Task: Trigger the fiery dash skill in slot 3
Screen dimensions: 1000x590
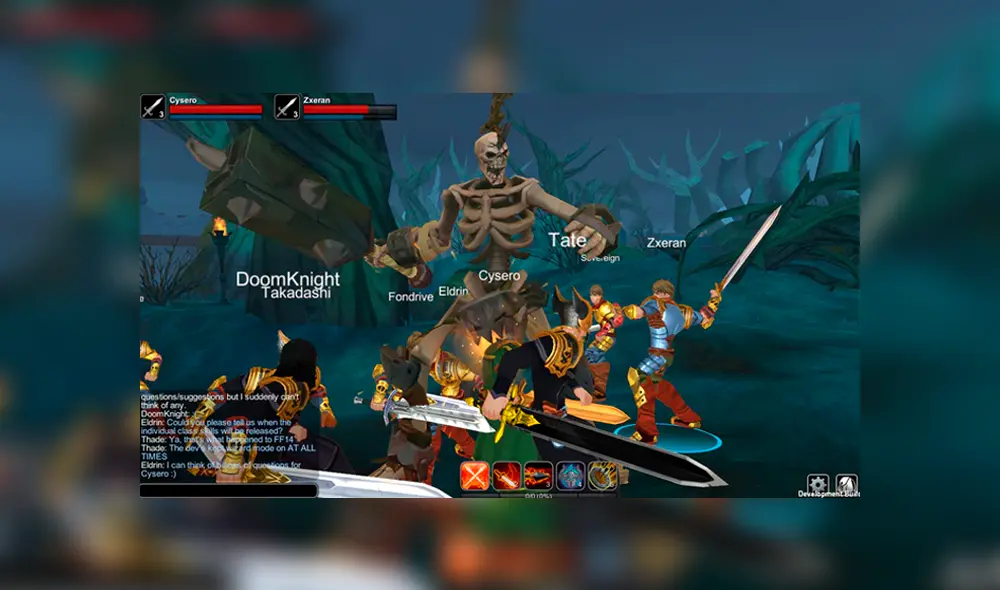Action: 538,476
